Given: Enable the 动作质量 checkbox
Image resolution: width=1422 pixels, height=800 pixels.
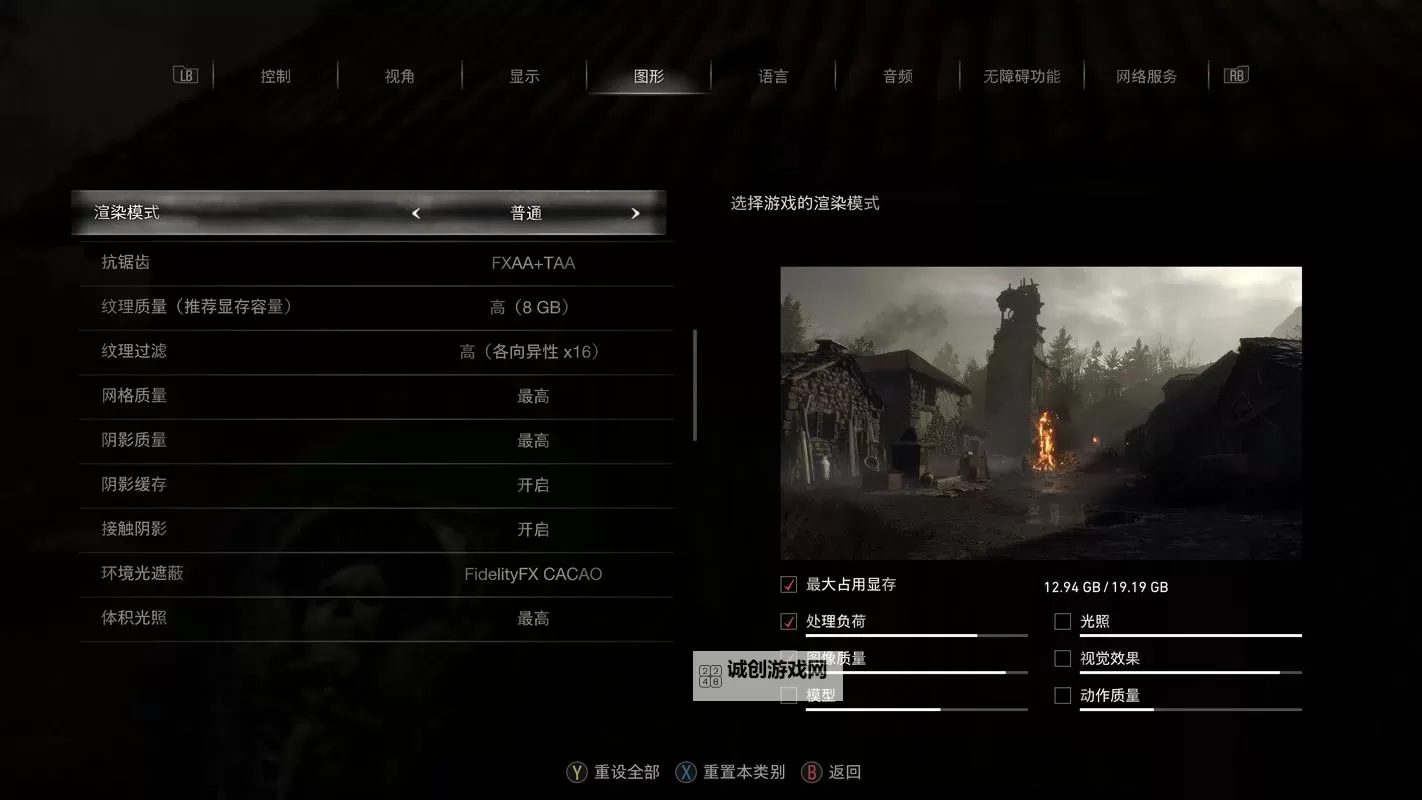Looking at the screenshot, I should [x=1062, y=695].
